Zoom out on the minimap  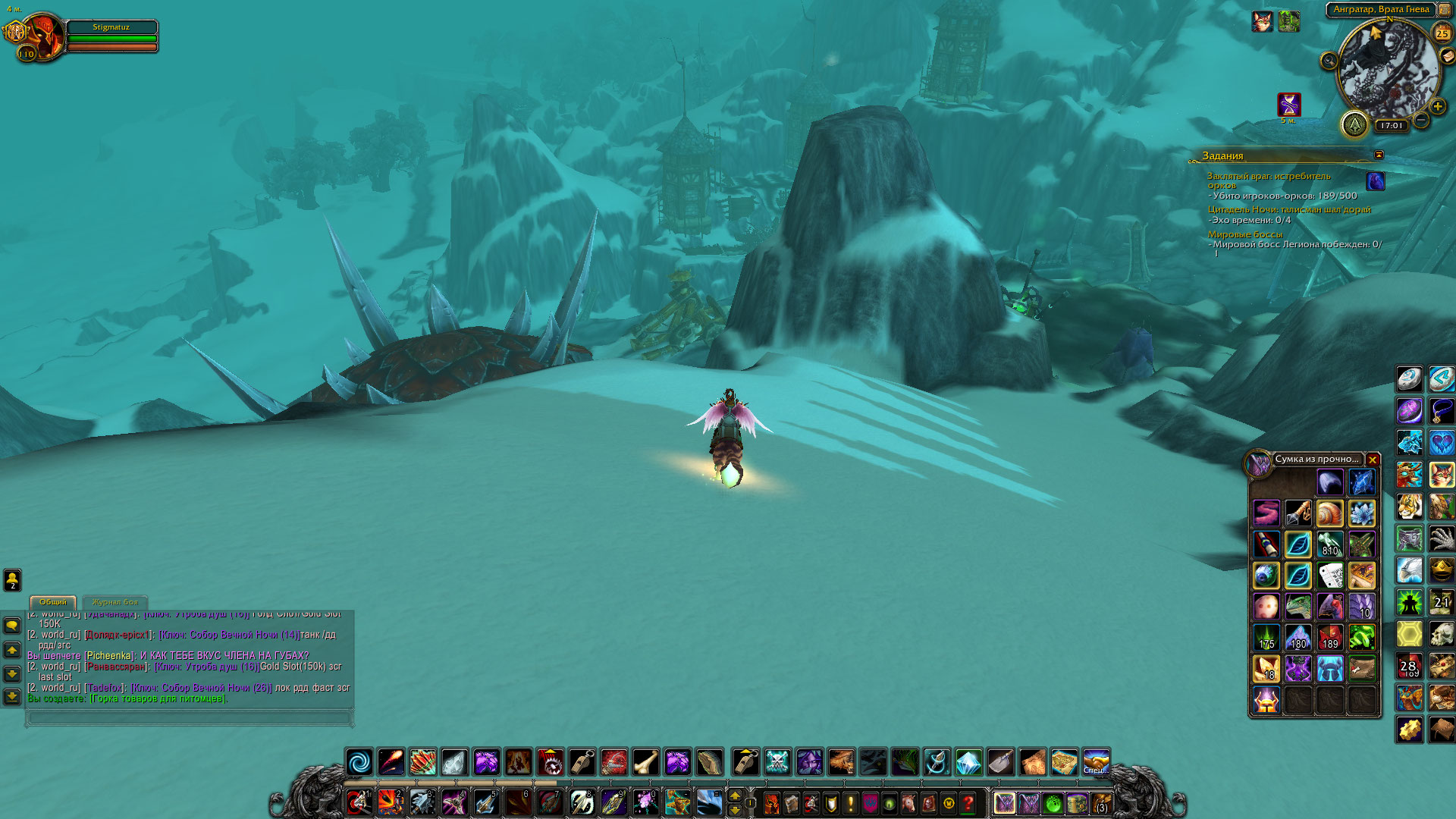point(1422,120)
